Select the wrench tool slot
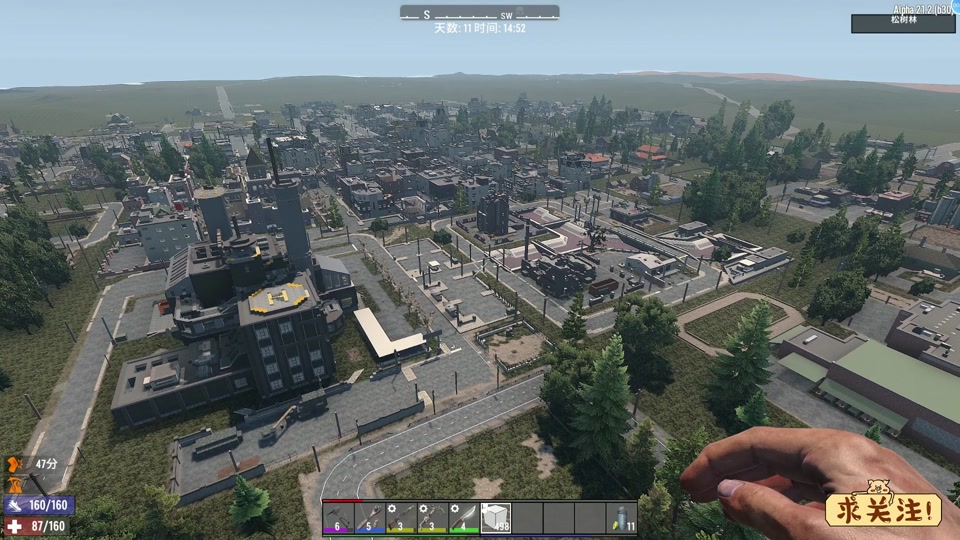 click(x=369, y=517)
